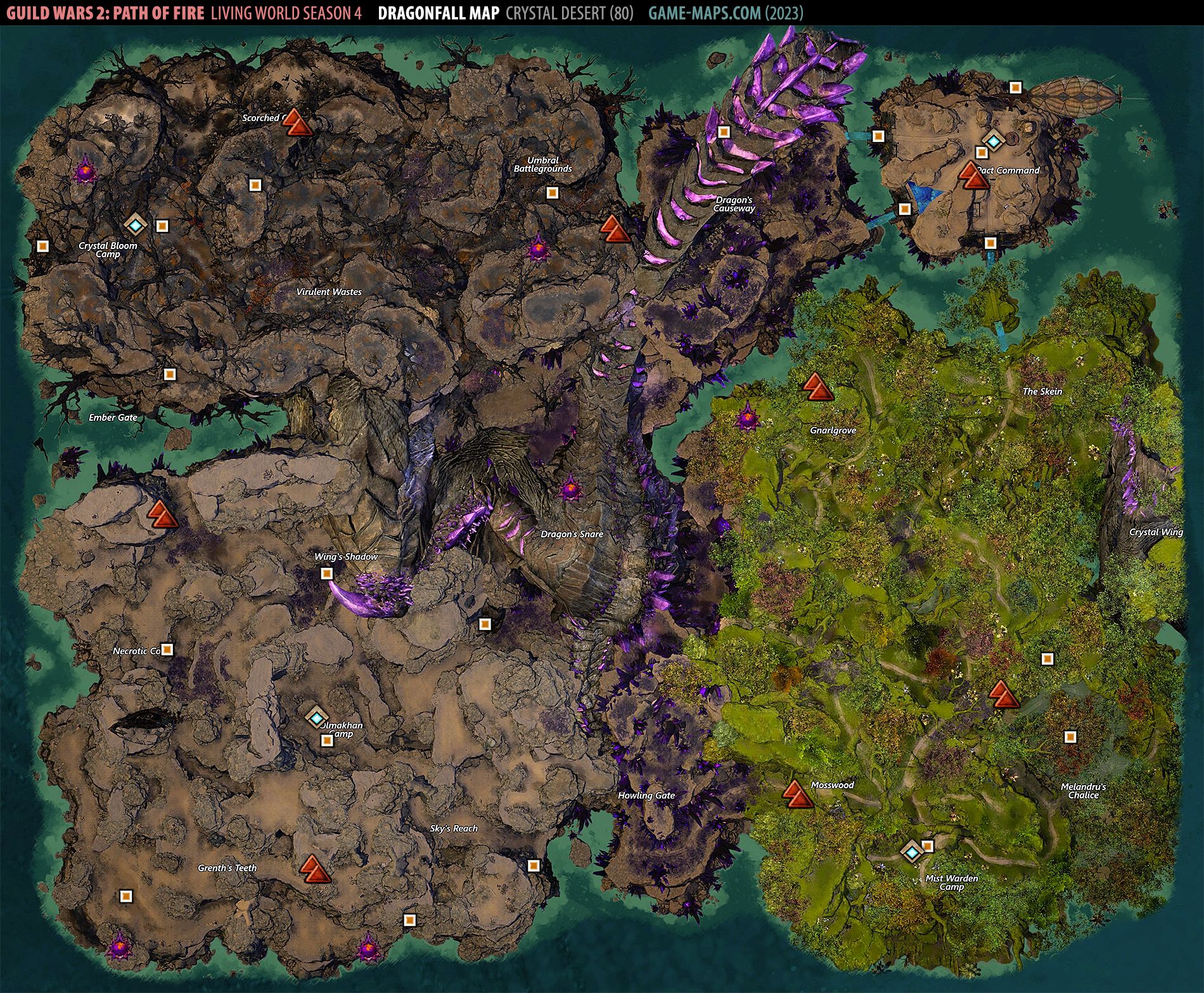Image resolution: width=1204 pixels, height=993 pixels.
Task: Click the Olmakhan Camp waypoint marker
Action: (x=316, y=717)
